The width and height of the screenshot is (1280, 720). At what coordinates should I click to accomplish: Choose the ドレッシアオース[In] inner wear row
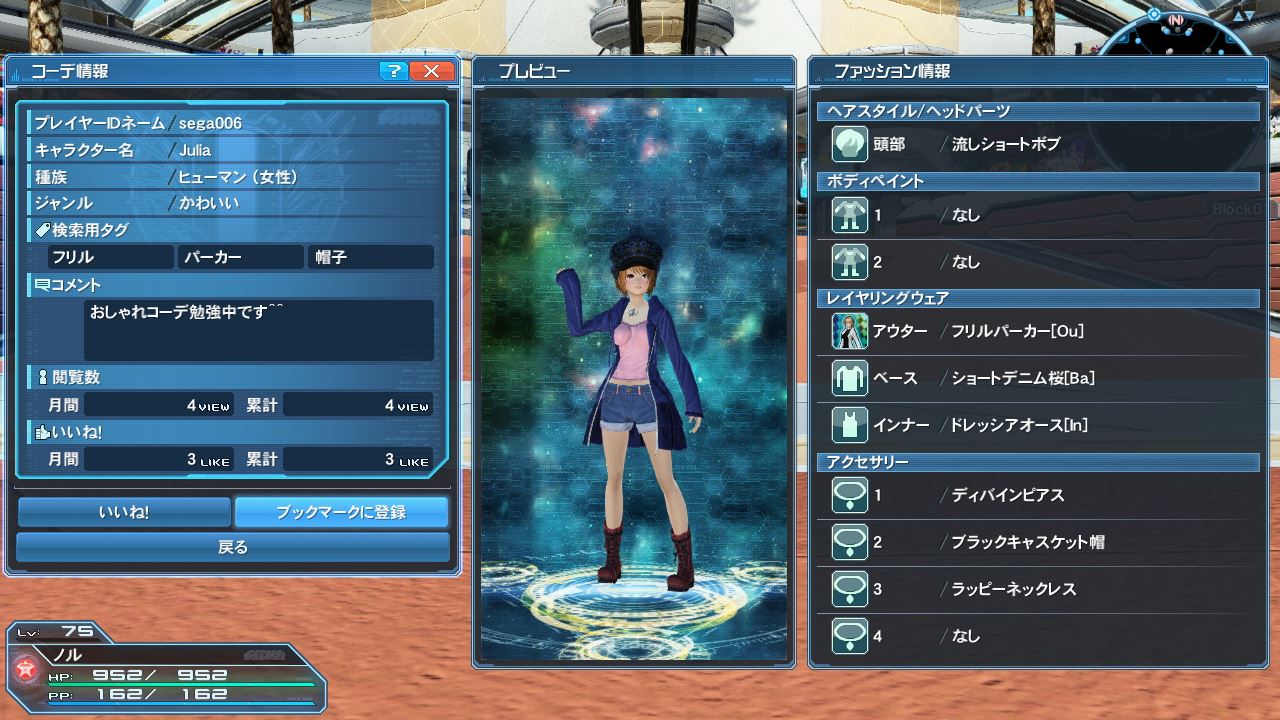[x=1040, y=425]
